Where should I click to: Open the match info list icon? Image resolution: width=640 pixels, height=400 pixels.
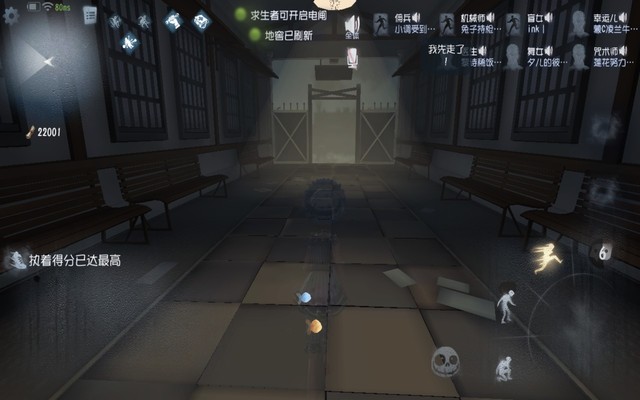pos(89,14)
